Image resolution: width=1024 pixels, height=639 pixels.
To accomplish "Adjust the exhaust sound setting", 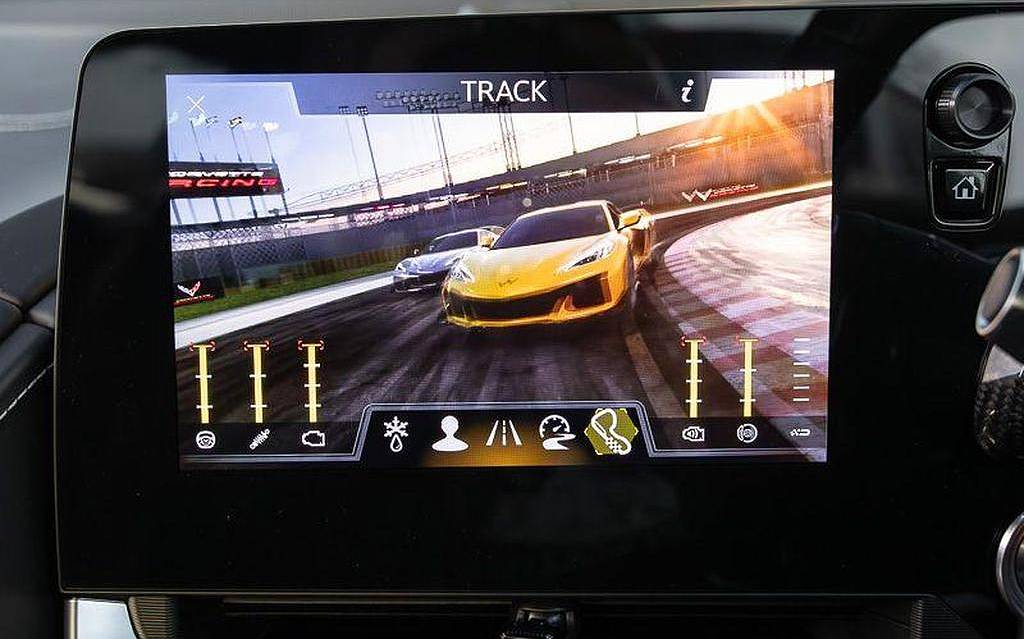I will pos(693,433).
